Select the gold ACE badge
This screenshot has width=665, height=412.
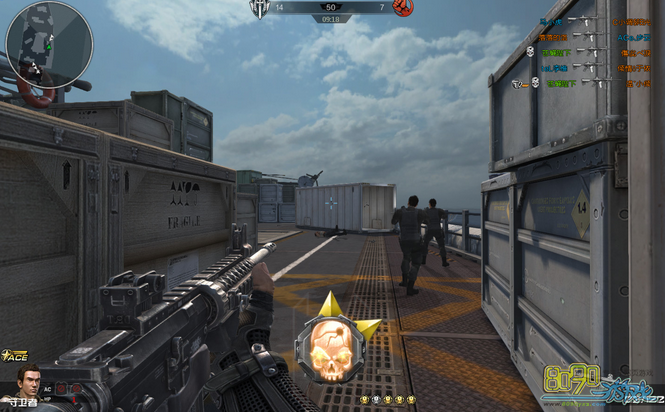point(14,355)
